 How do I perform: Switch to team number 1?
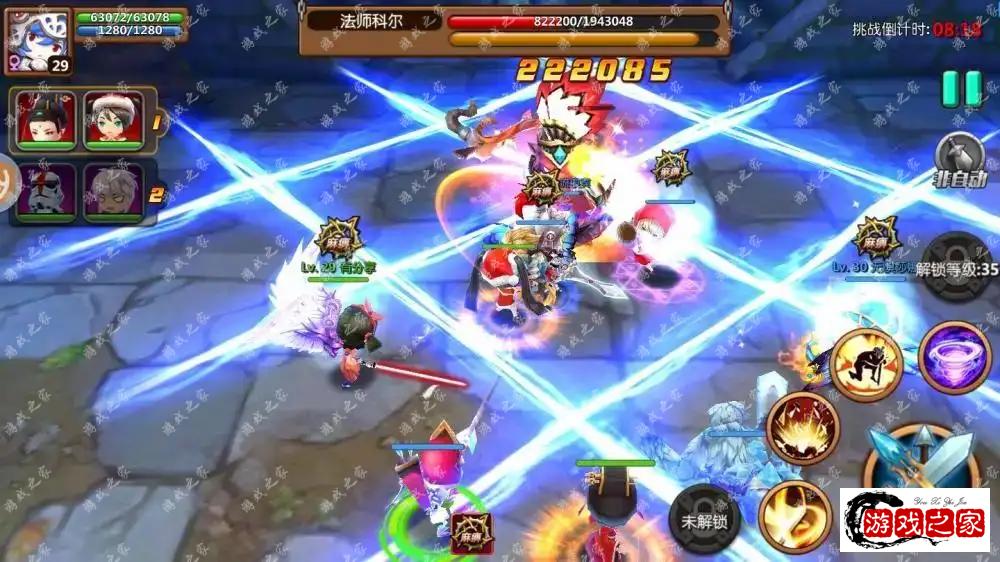(157, 121)
